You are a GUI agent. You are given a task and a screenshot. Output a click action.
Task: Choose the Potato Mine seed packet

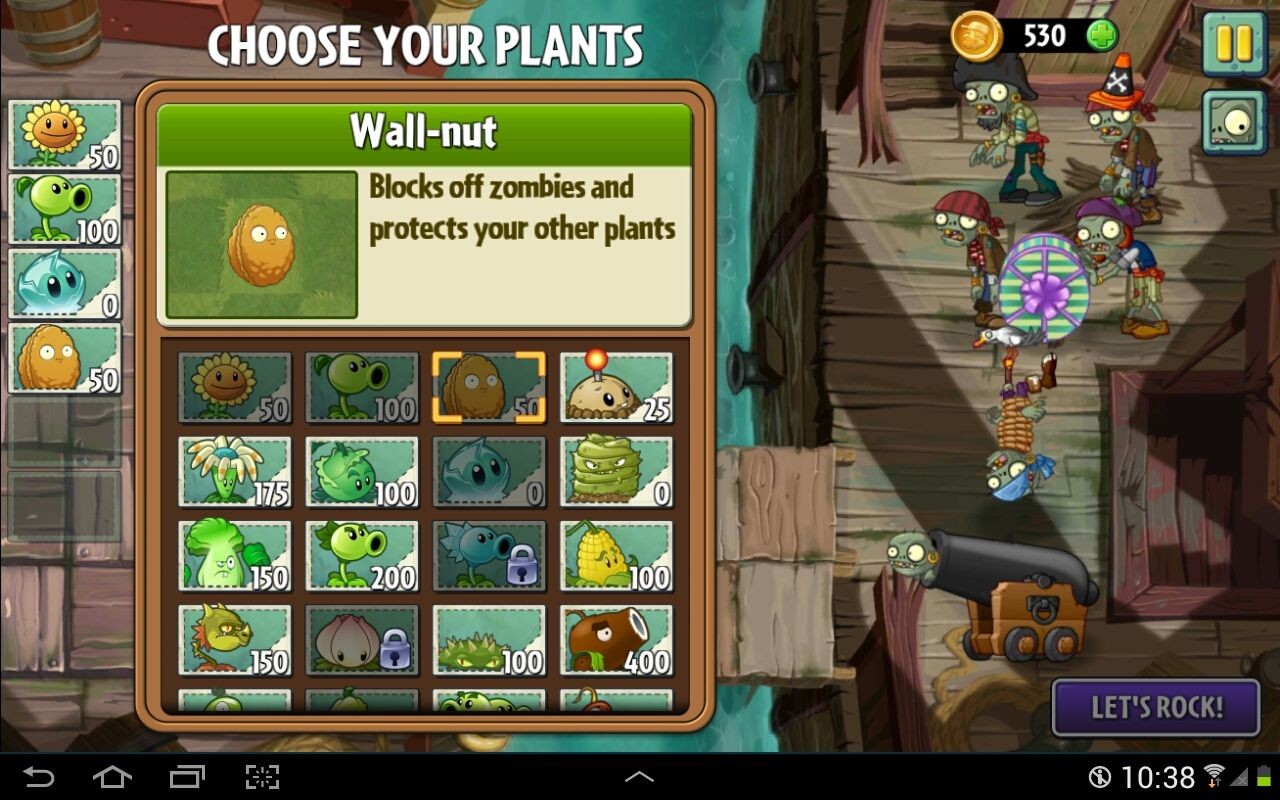(616, 387)
